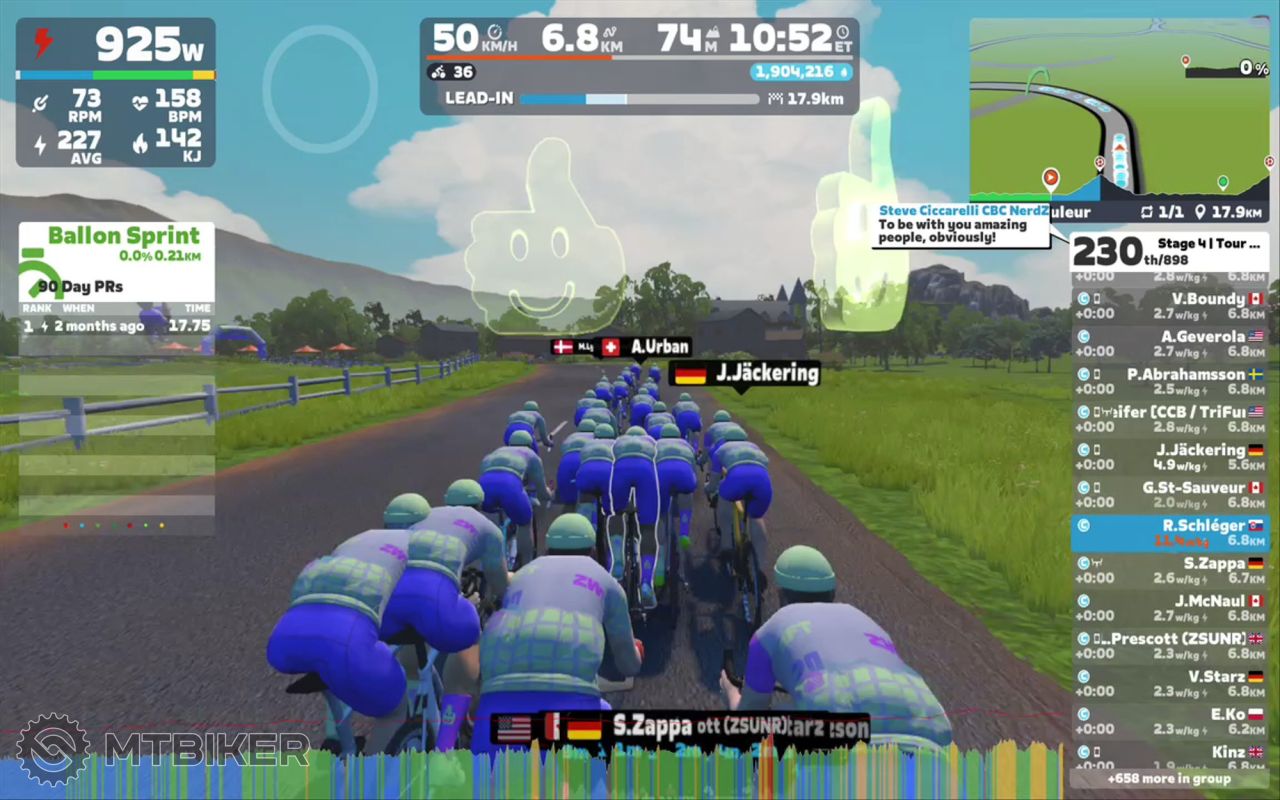
Task: Expand the "+658 more in group" entry
Action: (x=1169, y=778)
